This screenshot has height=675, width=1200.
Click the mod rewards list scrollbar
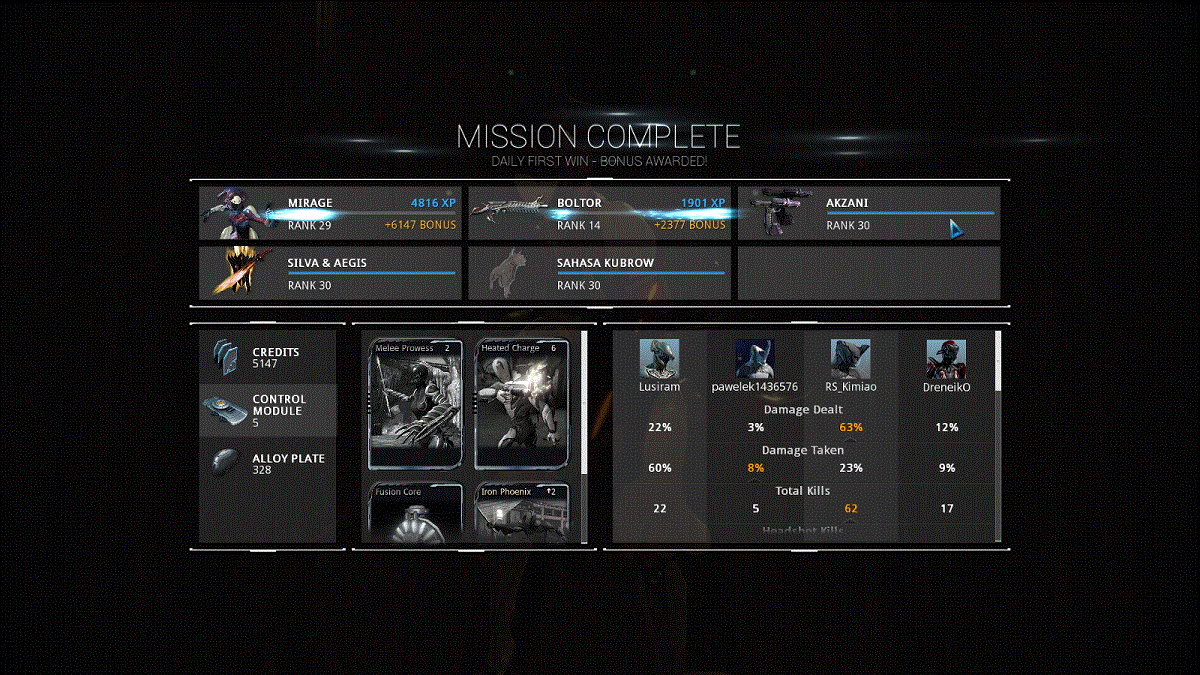pos(585,400)
